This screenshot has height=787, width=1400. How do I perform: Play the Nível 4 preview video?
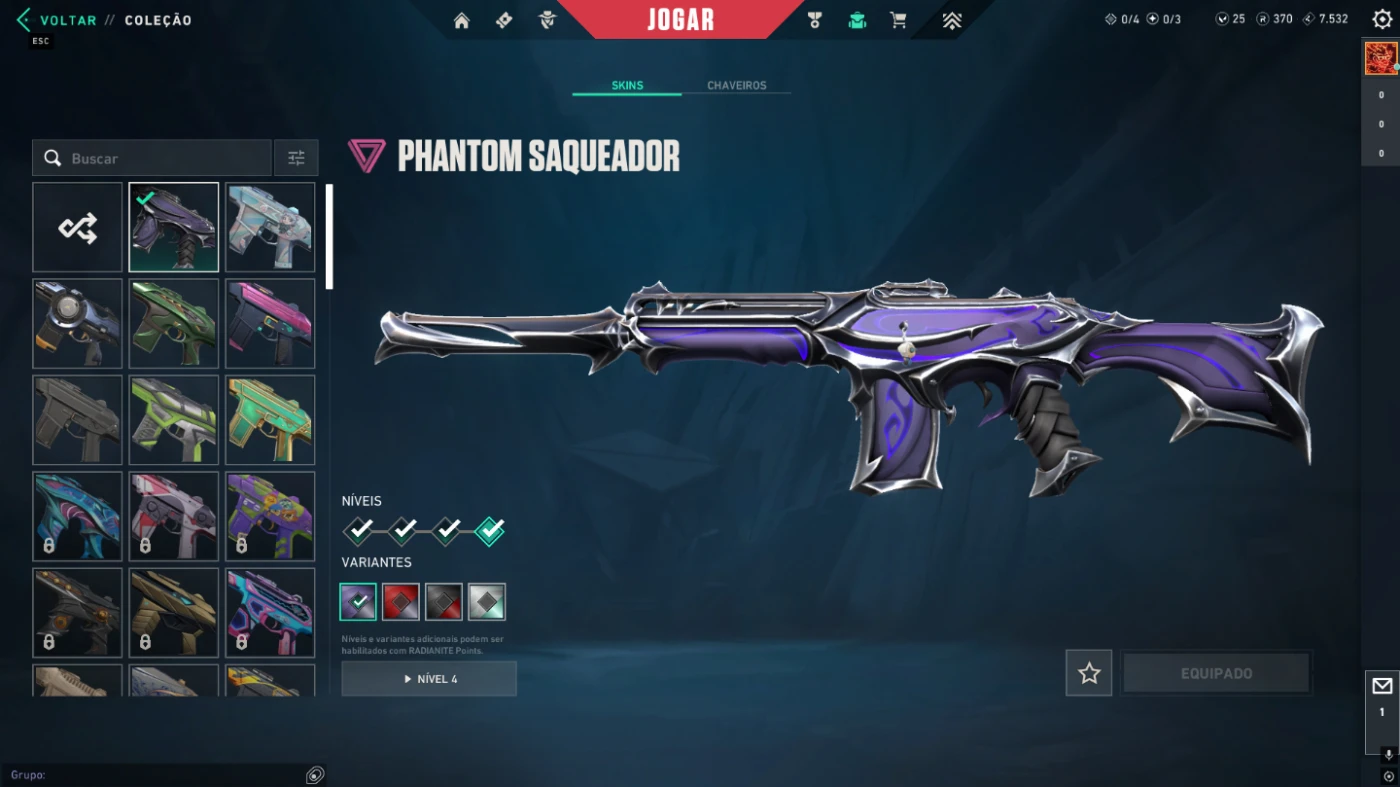coord(429,679)
